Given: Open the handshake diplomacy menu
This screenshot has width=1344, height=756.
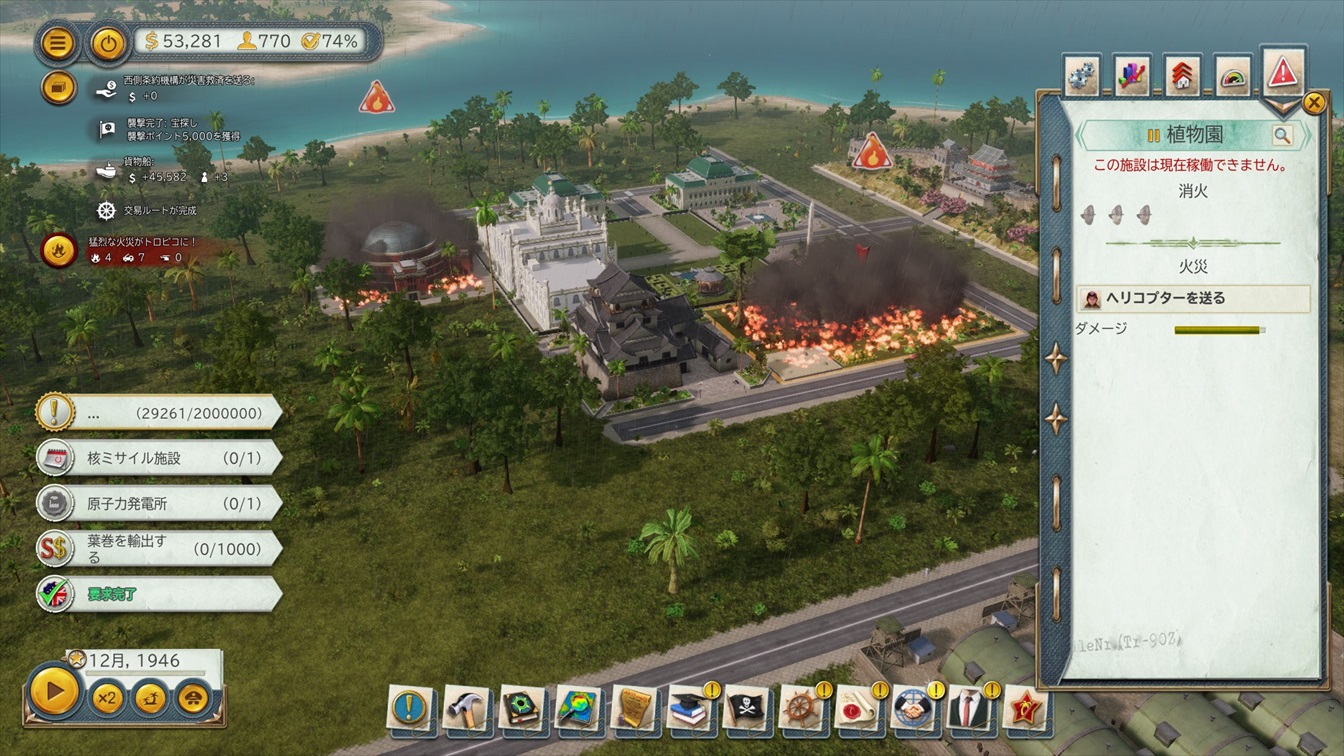Looking at the screenshot, I should [913, 707].
